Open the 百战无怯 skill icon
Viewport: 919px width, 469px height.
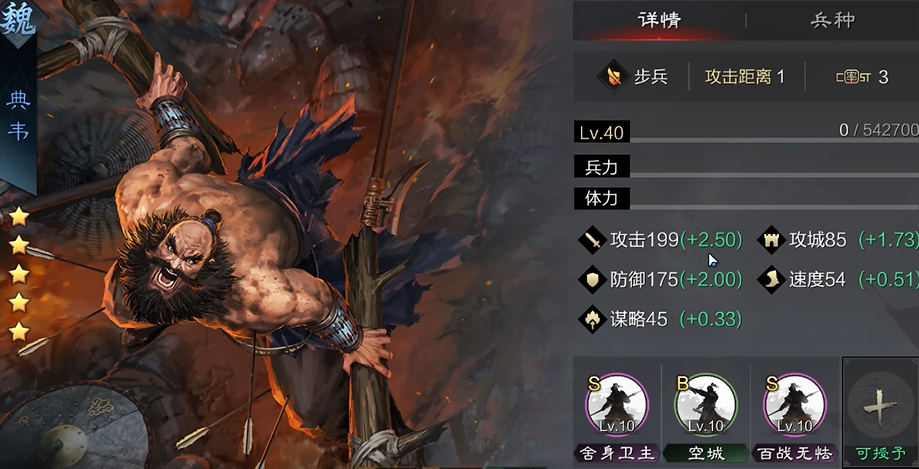[x=794, y=405]
